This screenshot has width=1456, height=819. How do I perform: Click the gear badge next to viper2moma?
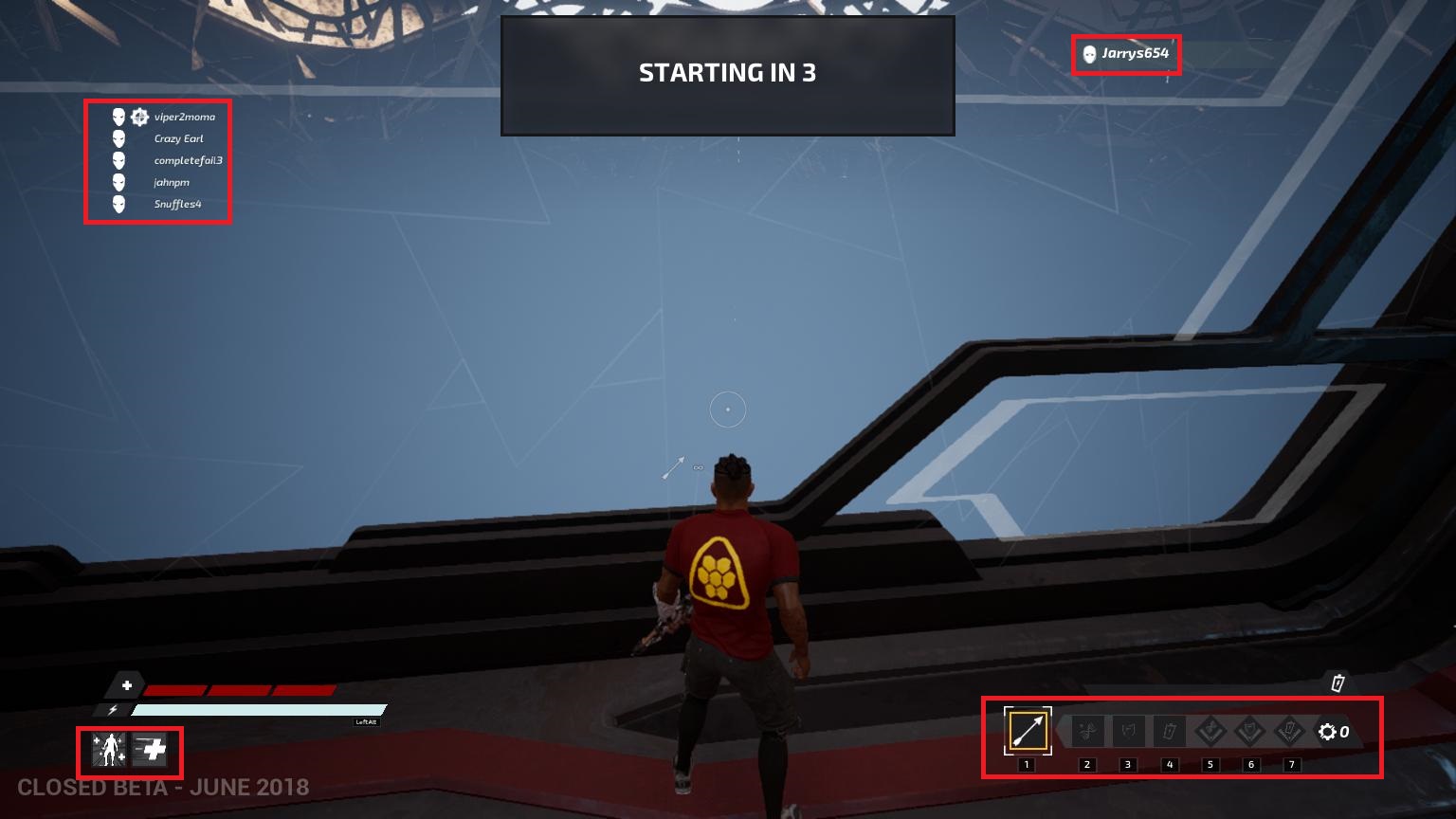point(138,117)
